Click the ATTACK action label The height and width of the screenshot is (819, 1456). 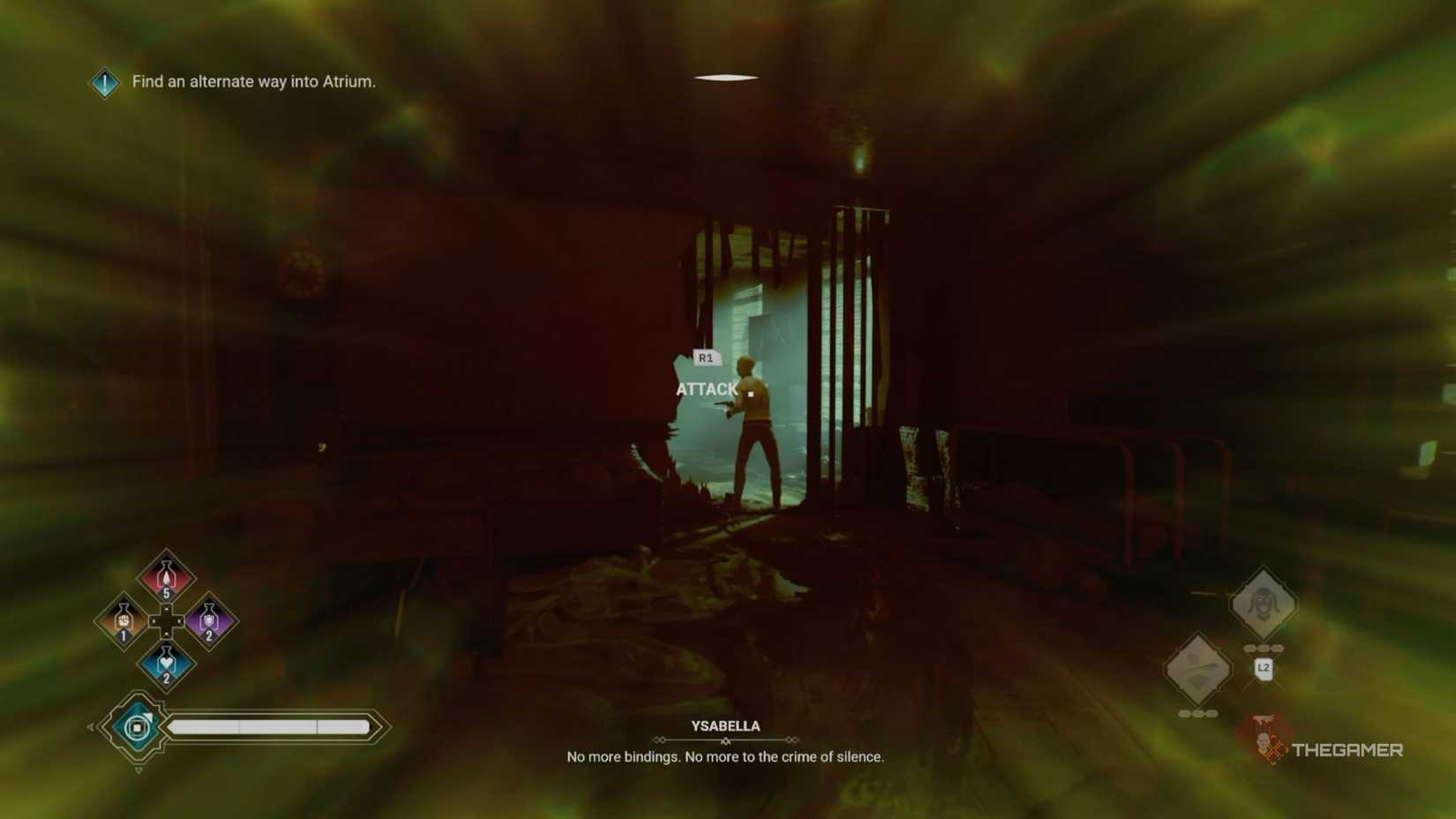point(708,389)
